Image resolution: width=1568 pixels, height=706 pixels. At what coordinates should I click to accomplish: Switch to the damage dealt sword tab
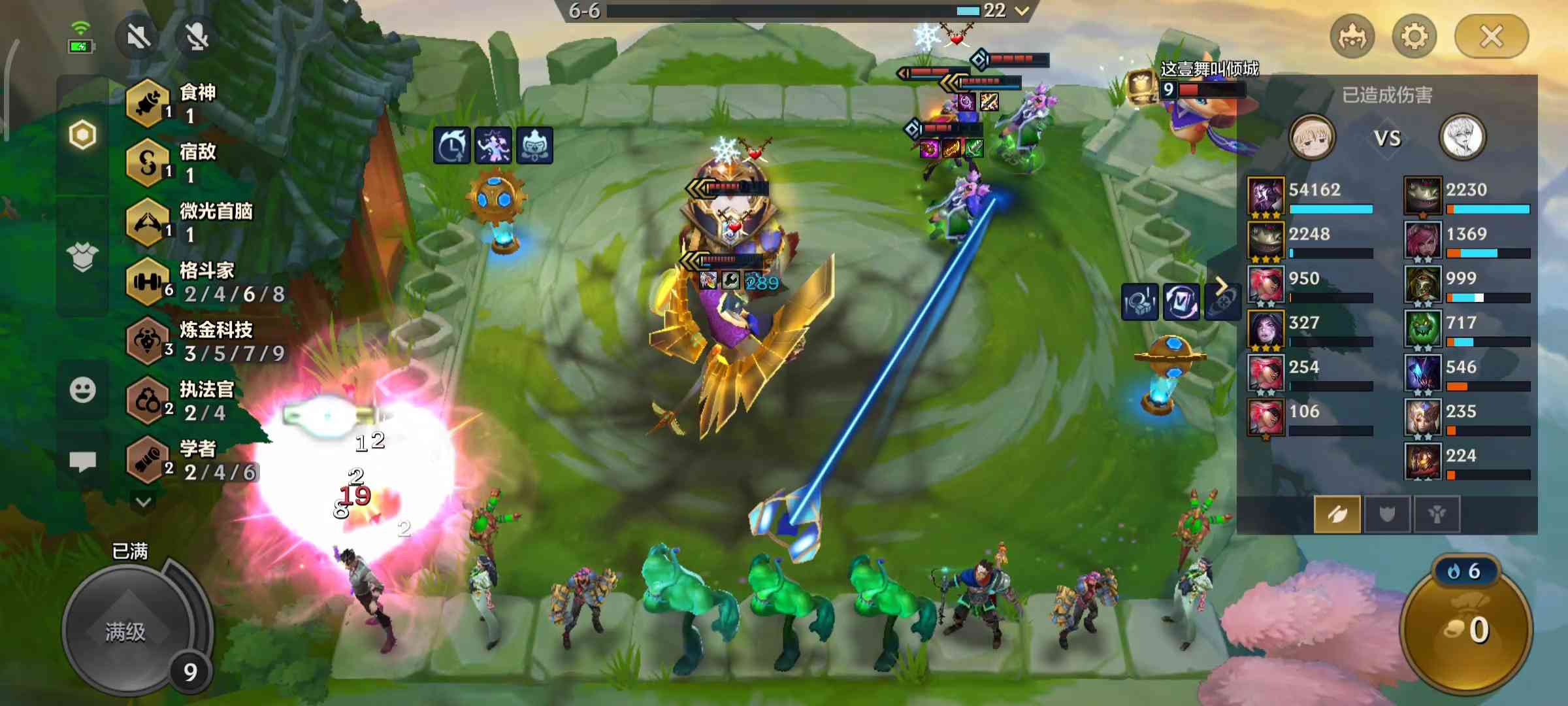pyautogui.click(x=1337, y=514)
